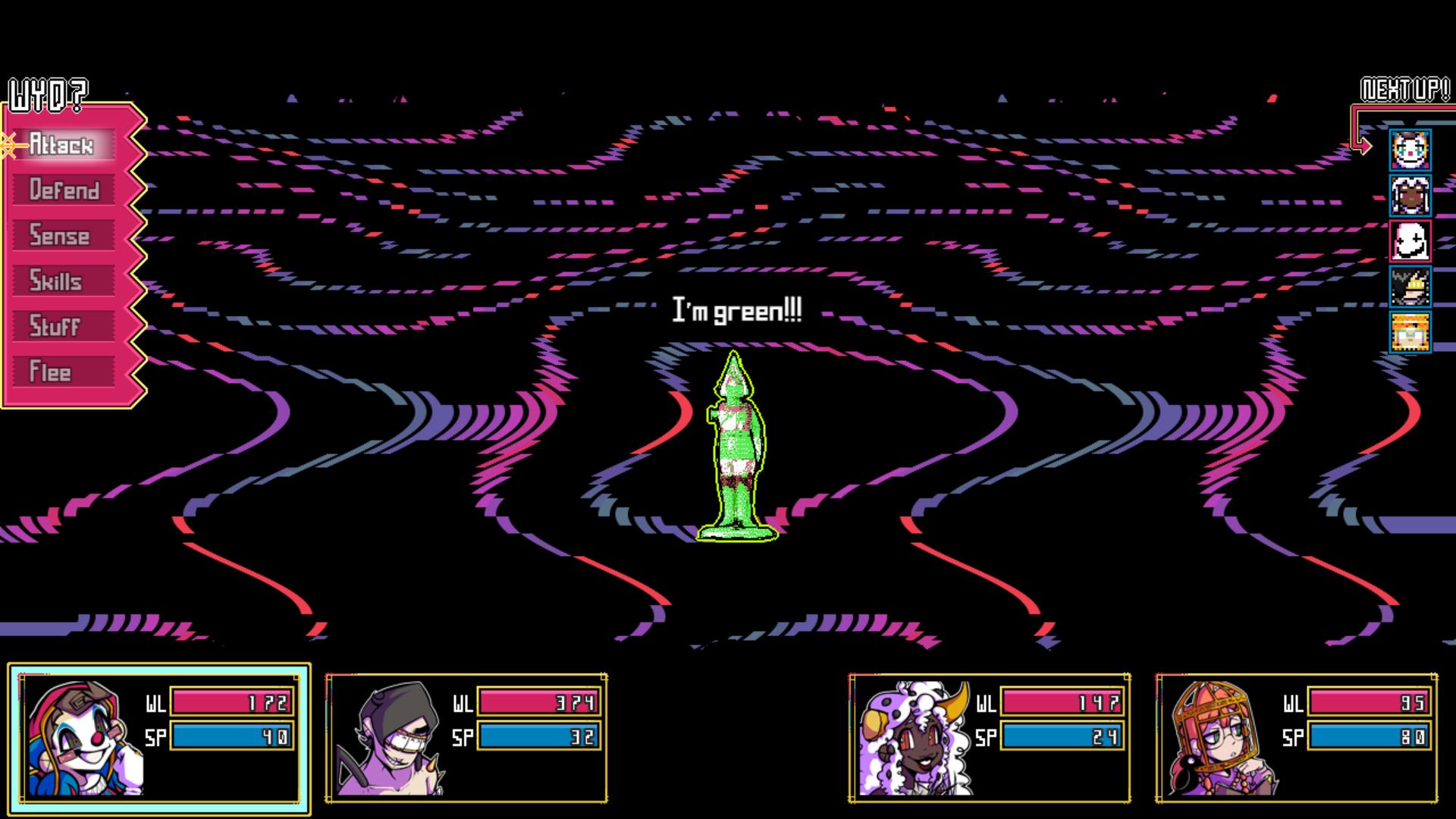Target the green toy soldier enemy
The width and height of the screenshot is (1456, 819).
736,449
